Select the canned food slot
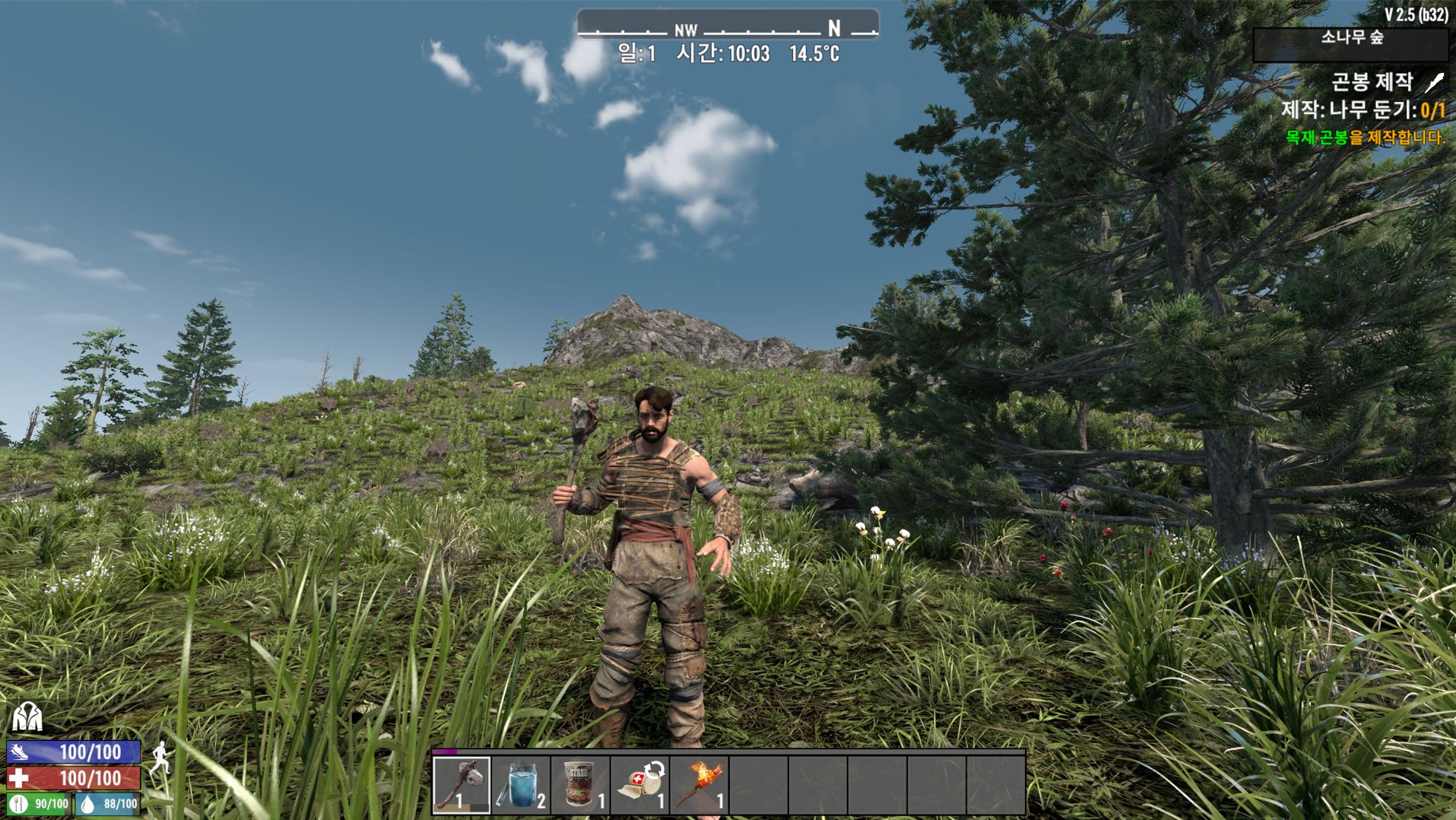Image resolution: width=1456 pixels, height=820 pixels. [x=580, y=784]
